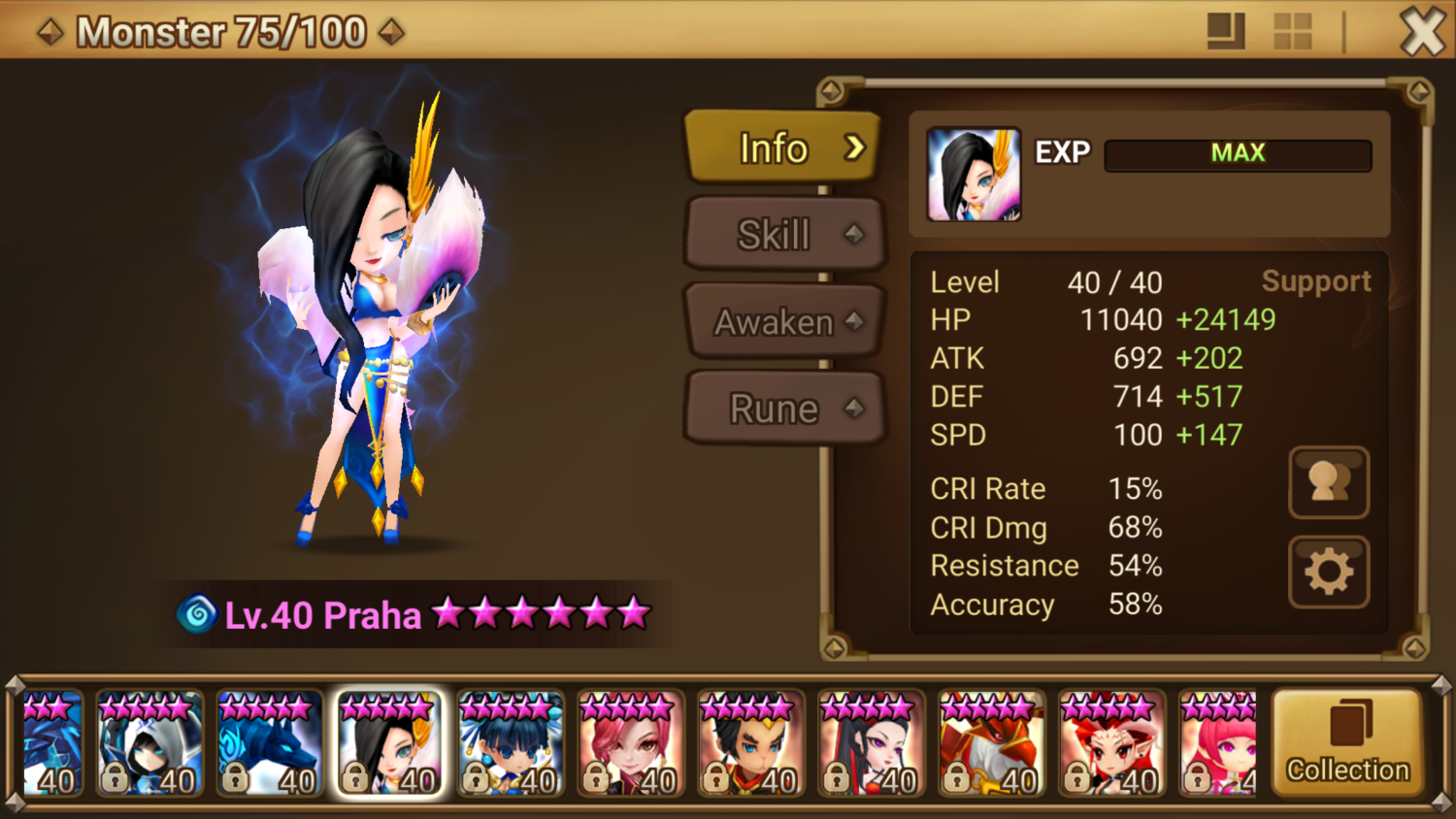Show the Awaken tab
This screenshot has width=1456, height=819.
pos(782,321)
